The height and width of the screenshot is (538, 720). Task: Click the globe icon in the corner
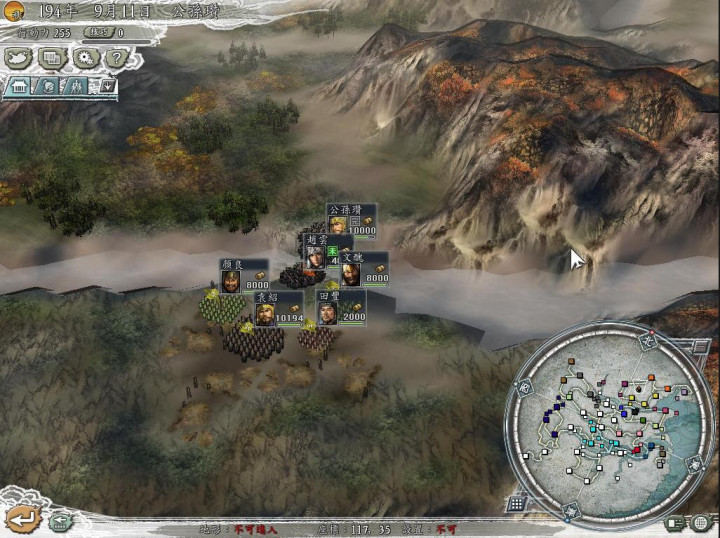click(701, 522)
